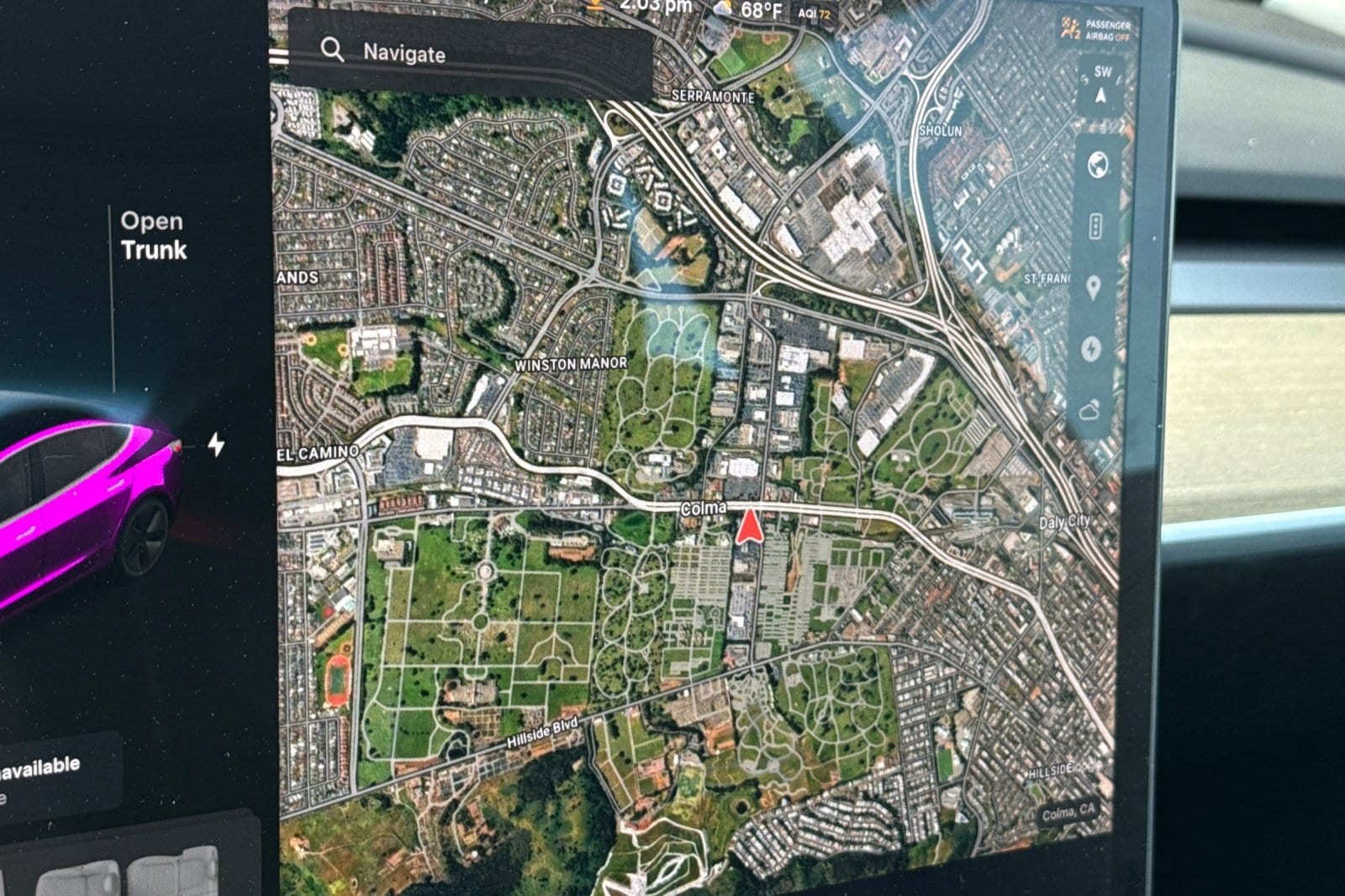Tap the cloudy weather icon next to 68°F
The image size is (1345, 896).
(x=724, y=10)
